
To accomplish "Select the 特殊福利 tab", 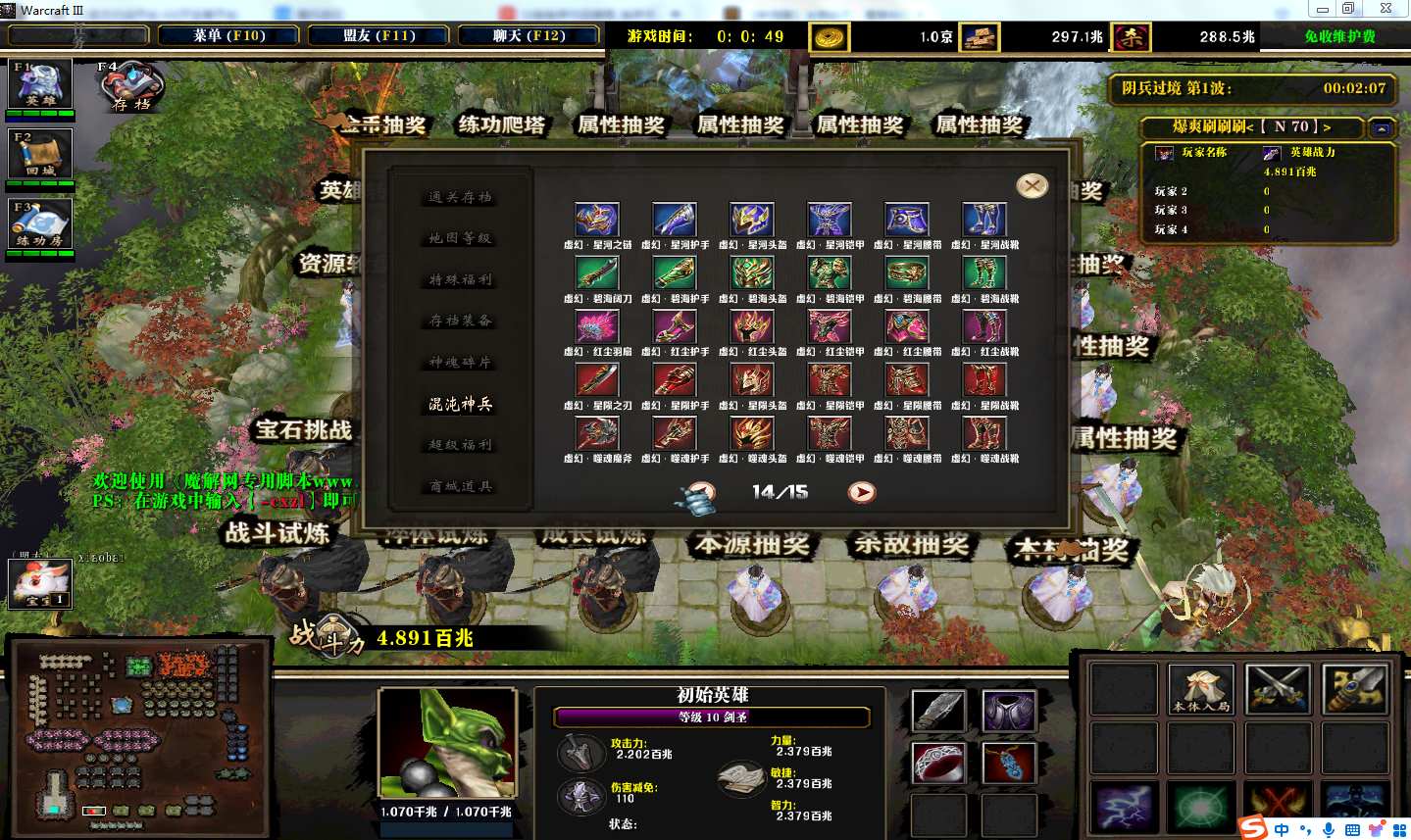I will point(461,280).
